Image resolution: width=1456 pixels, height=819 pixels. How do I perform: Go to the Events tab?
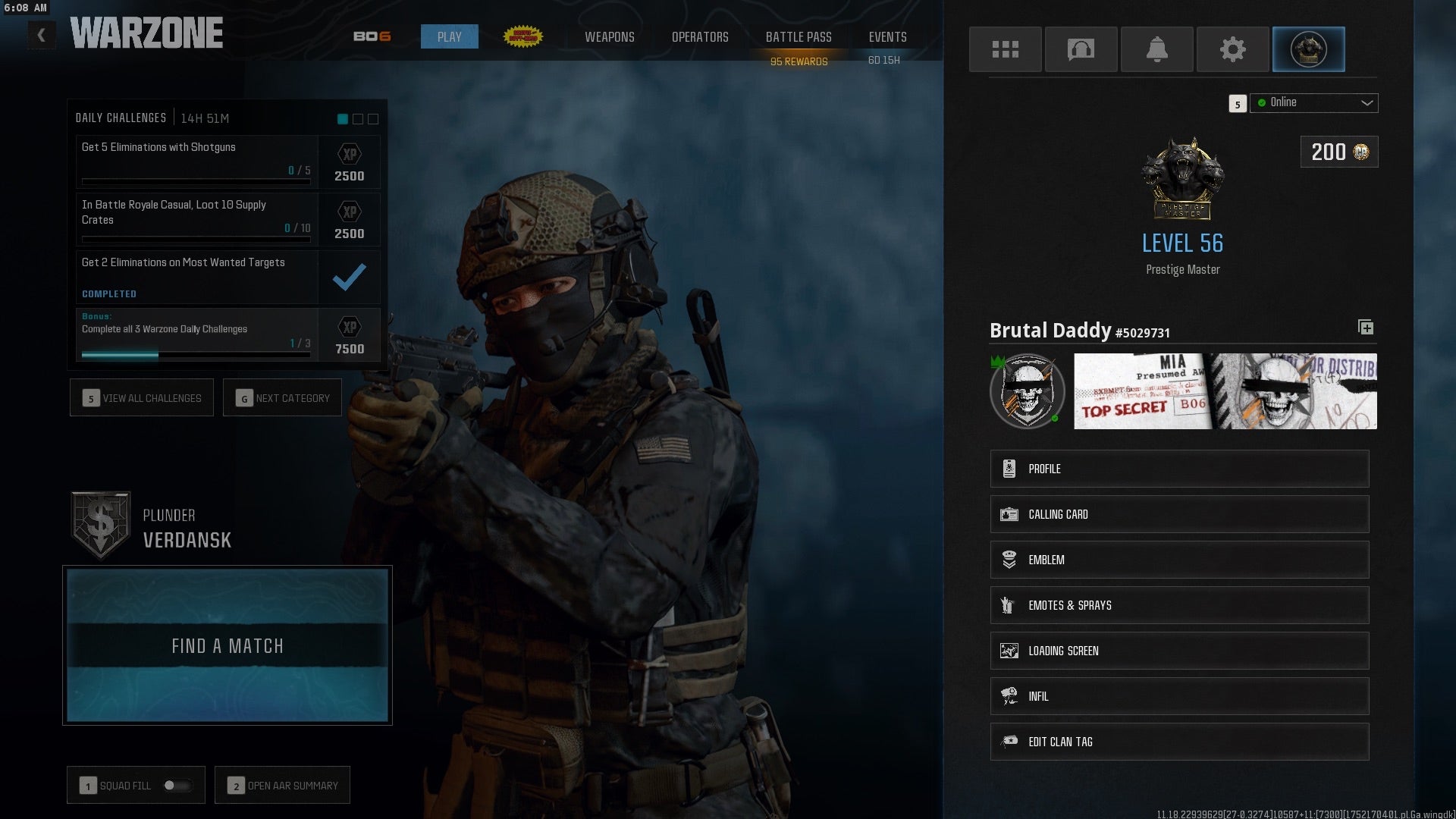coord(887,37)
